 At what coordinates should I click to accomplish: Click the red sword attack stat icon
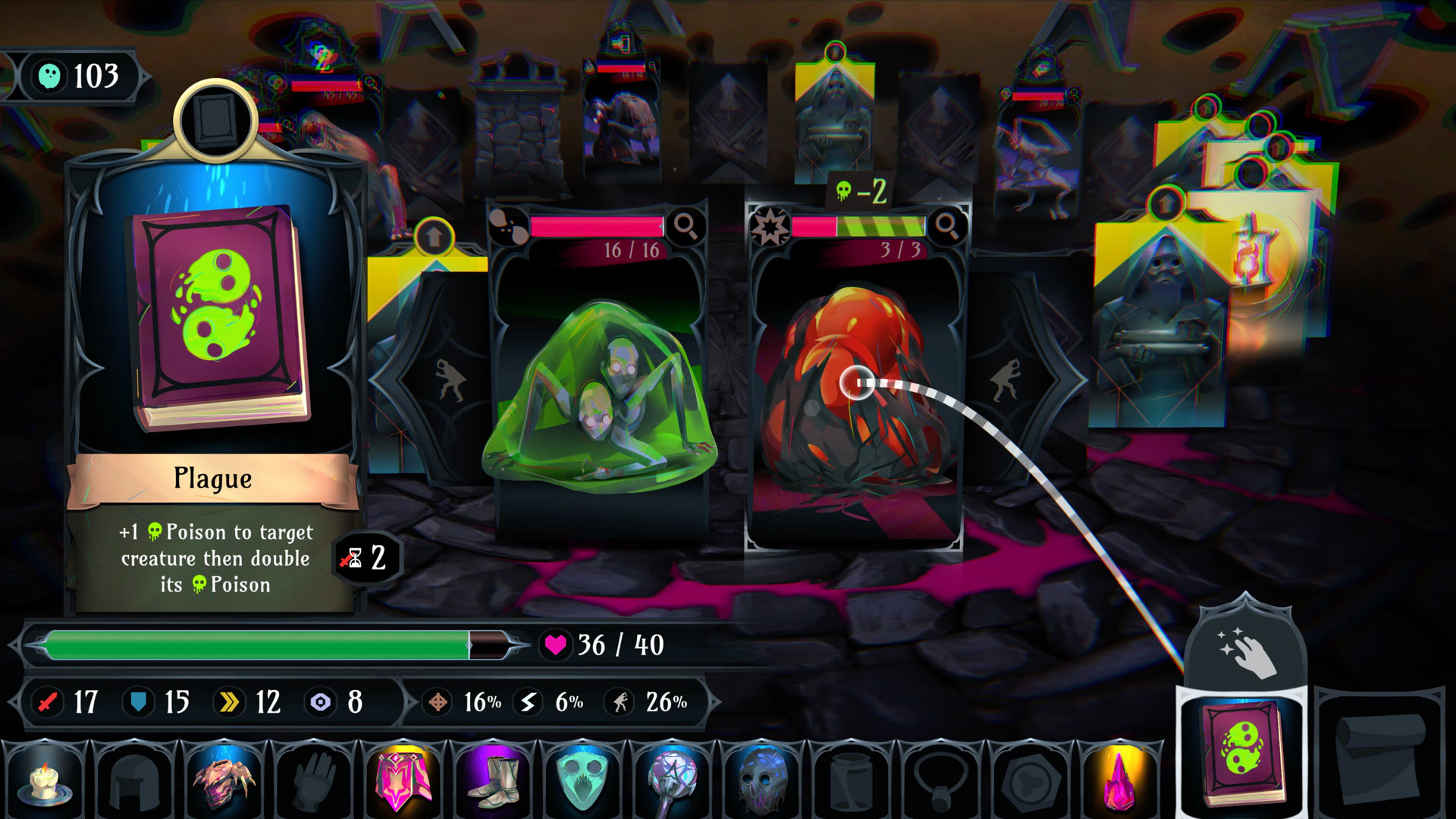tap(47, 702)
